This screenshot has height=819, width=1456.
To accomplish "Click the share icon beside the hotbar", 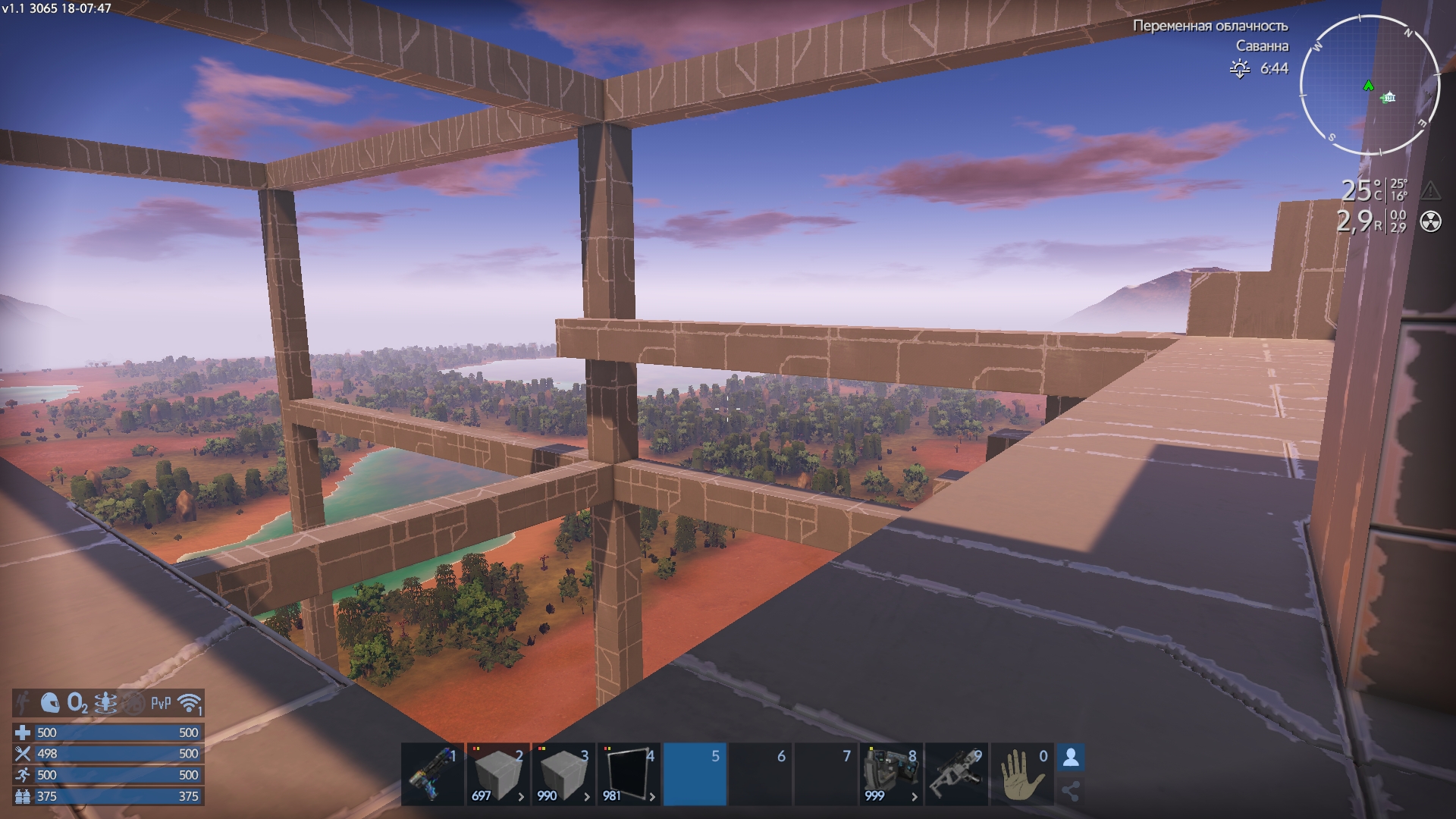I will (1071, 792).
